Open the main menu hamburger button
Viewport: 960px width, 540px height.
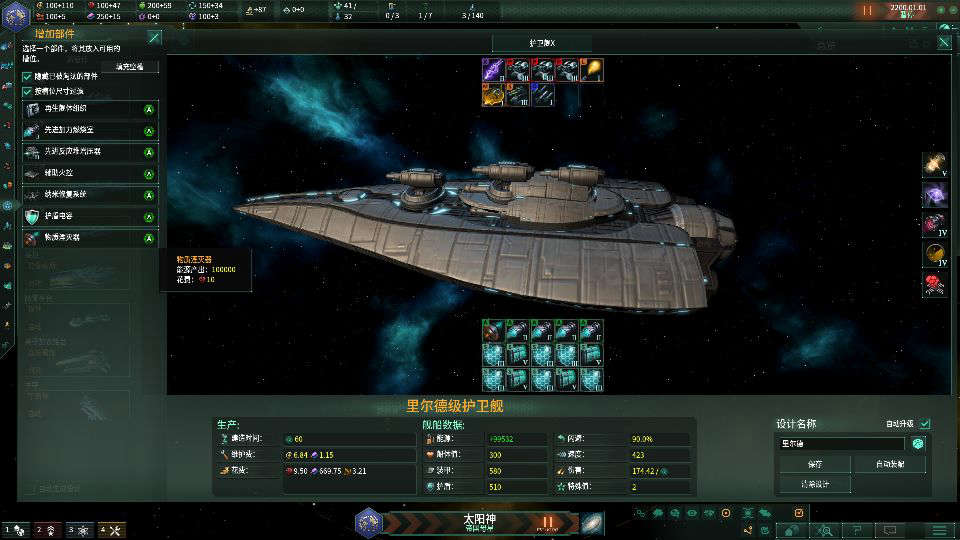tap(939, 529)
